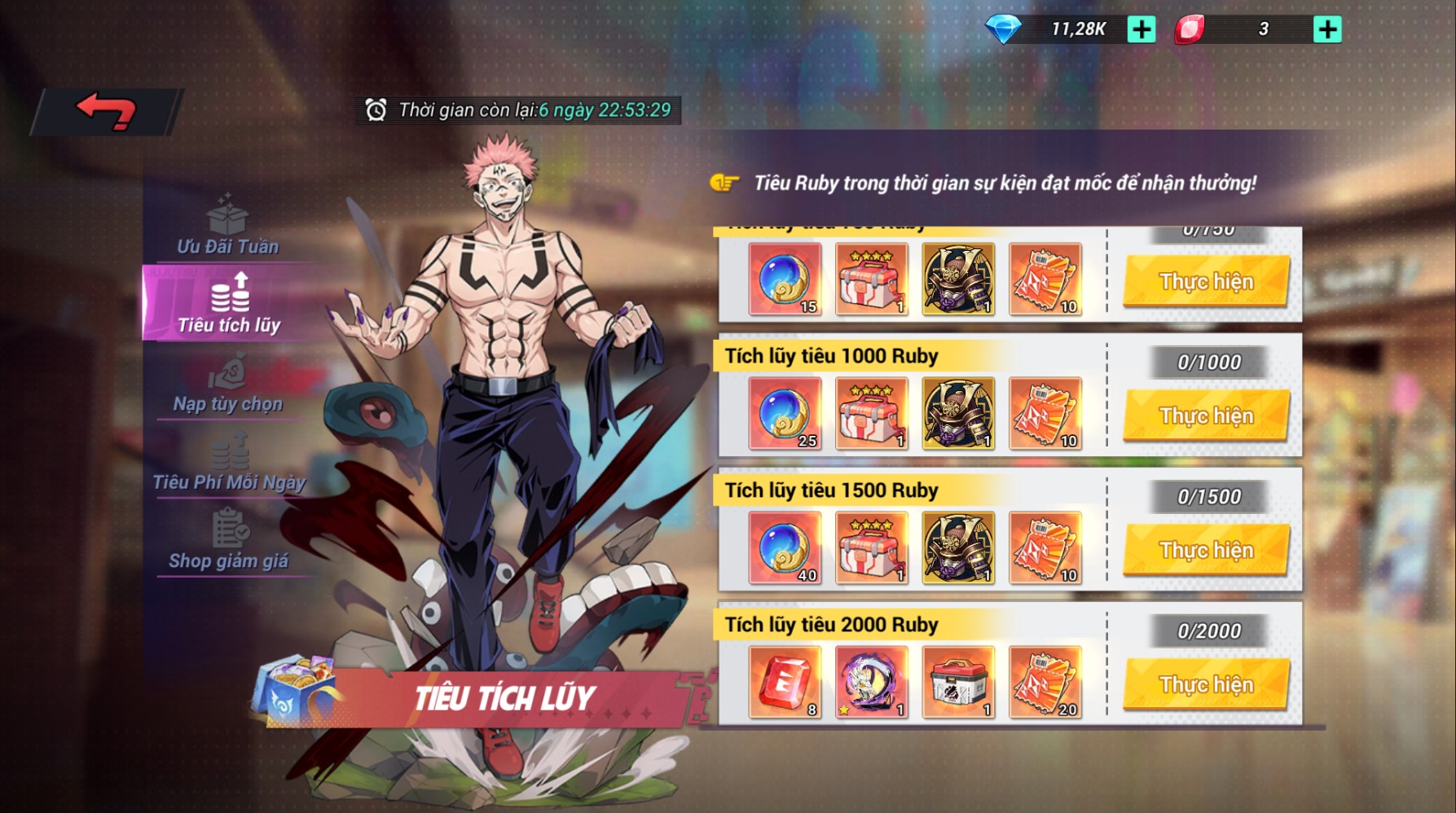This screenshot has width=1456, height=813.
Task: Open the Tiêu Phí Mỗi Ngày tab
Action: pos(229,462)
